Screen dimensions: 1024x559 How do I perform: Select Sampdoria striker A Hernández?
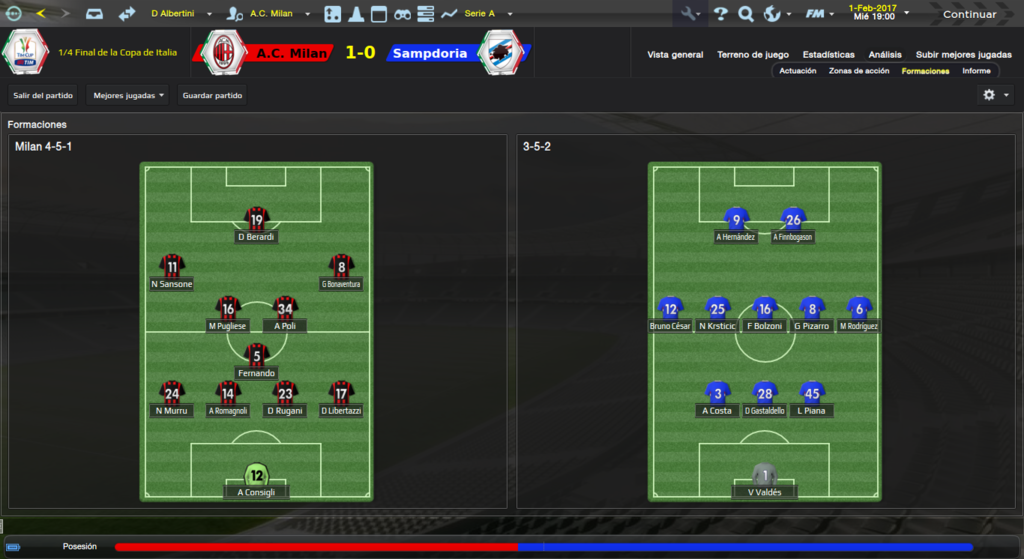pos(737,226)
